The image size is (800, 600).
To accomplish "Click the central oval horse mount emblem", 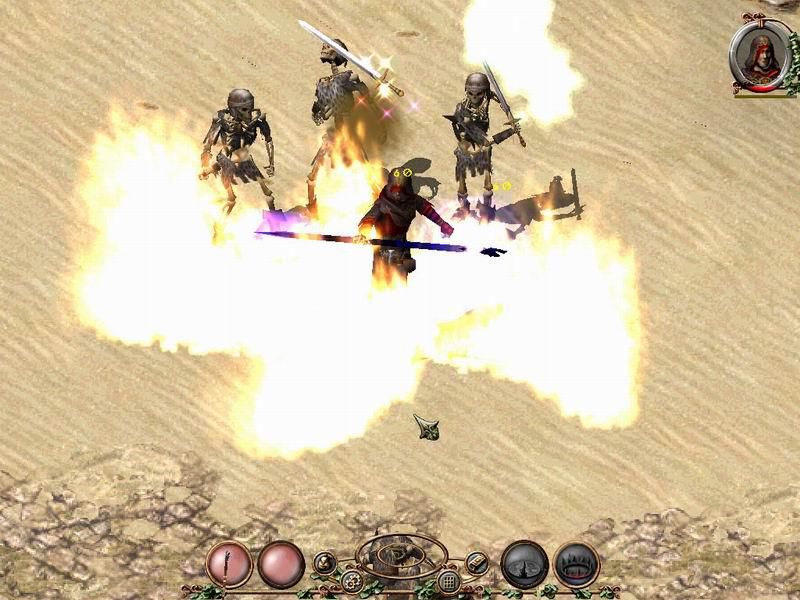I will point(400,556).
